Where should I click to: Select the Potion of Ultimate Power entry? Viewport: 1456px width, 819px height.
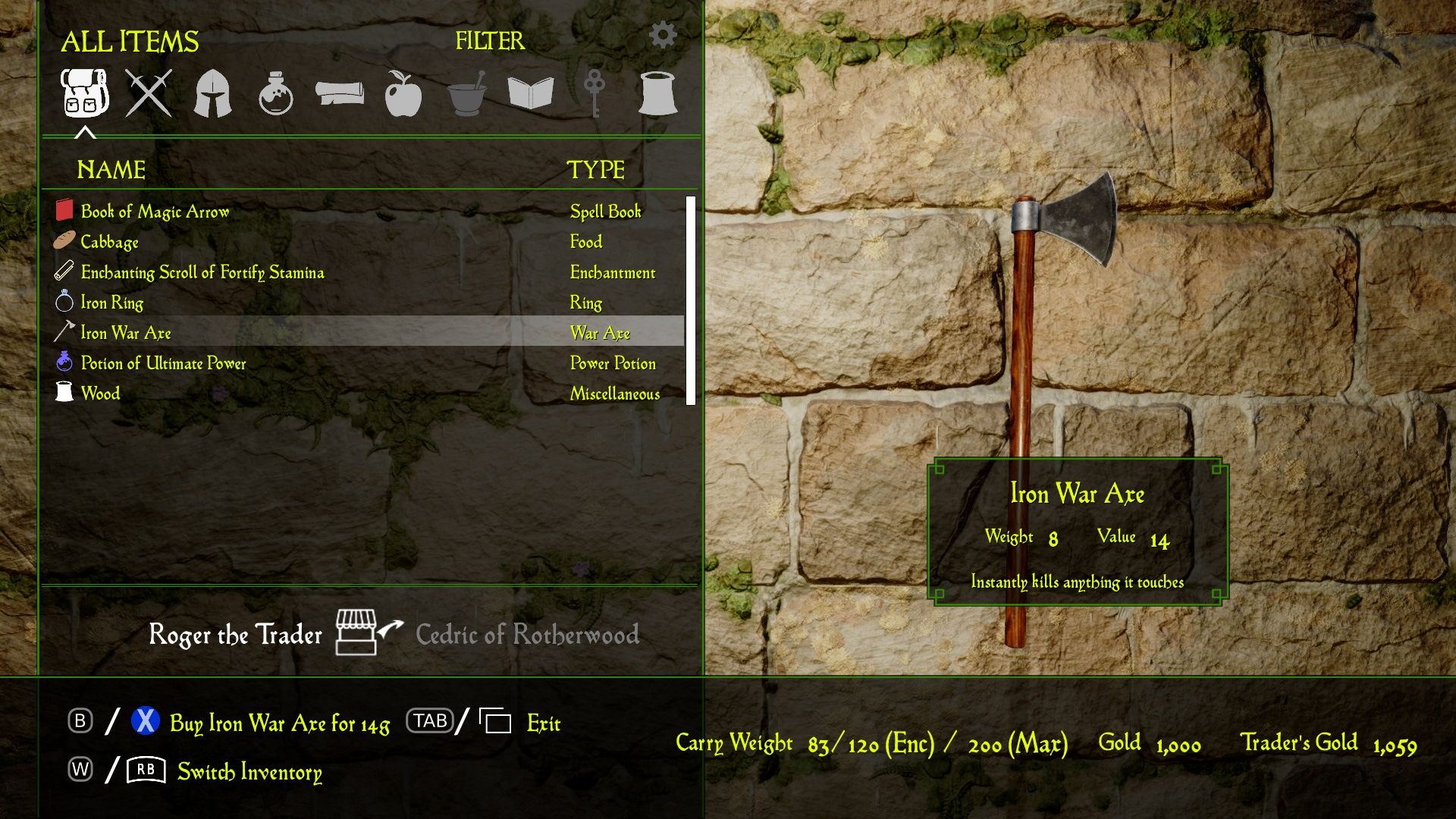coord(164,363)
